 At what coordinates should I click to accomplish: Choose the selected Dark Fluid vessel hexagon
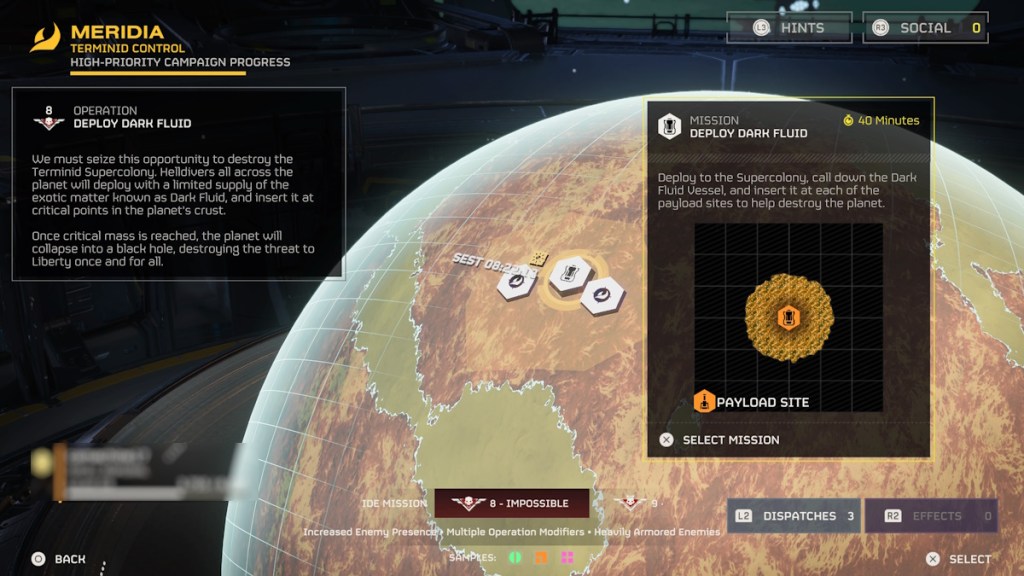(566, 274)
